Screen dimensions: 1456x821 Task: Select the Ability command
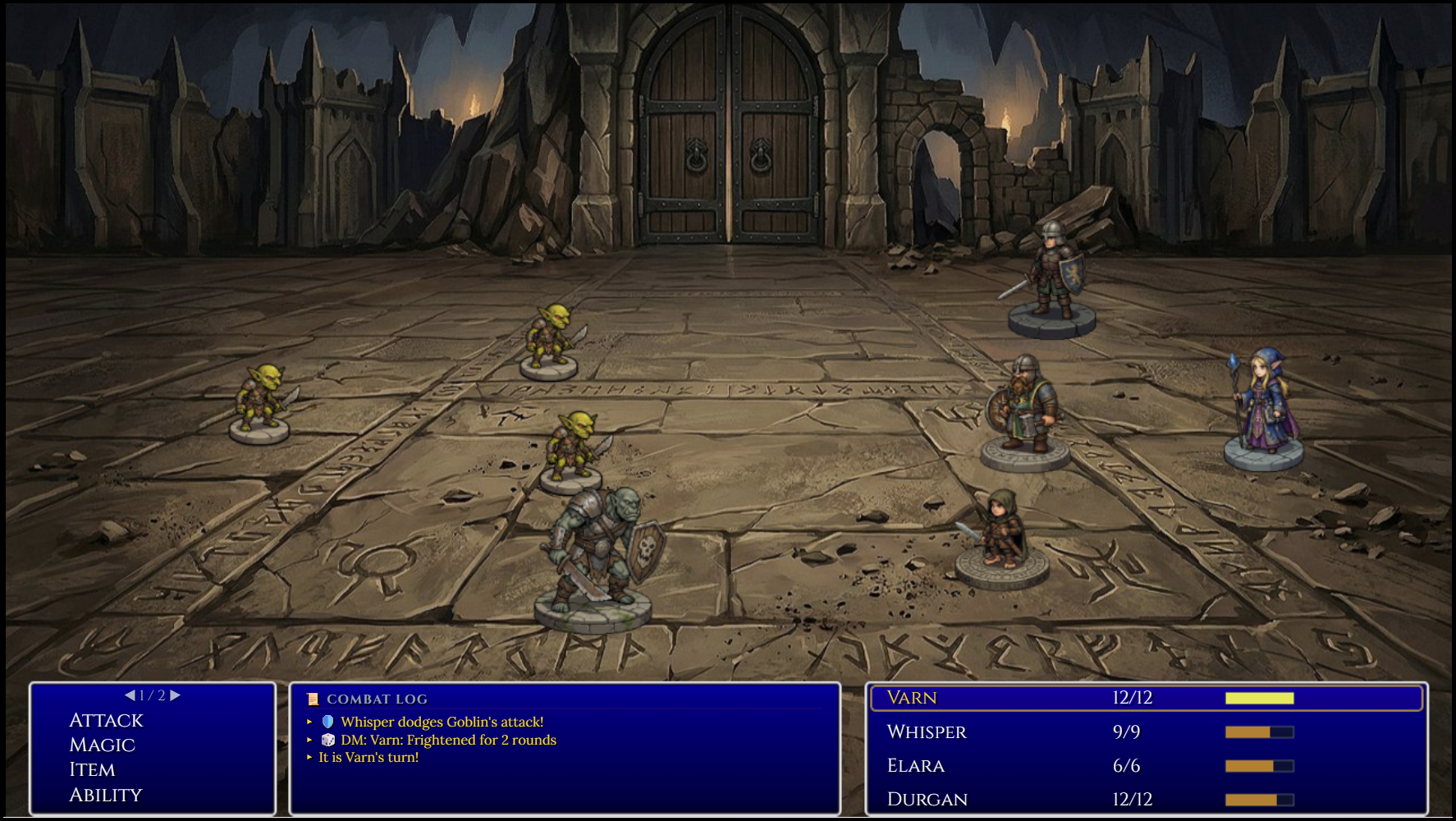(105, 795)
